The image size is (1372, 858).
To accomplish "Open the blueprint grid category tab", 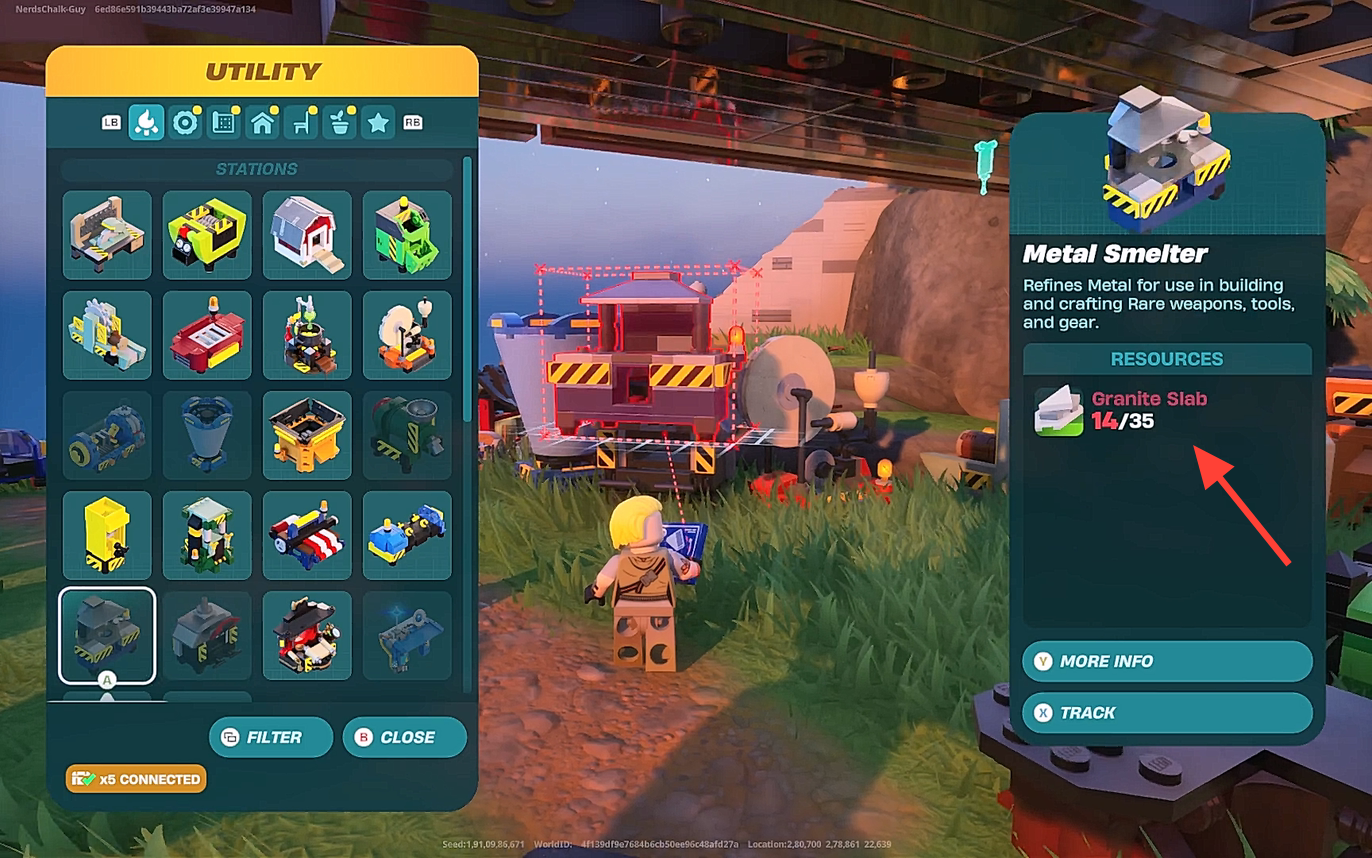I will 224,124.
